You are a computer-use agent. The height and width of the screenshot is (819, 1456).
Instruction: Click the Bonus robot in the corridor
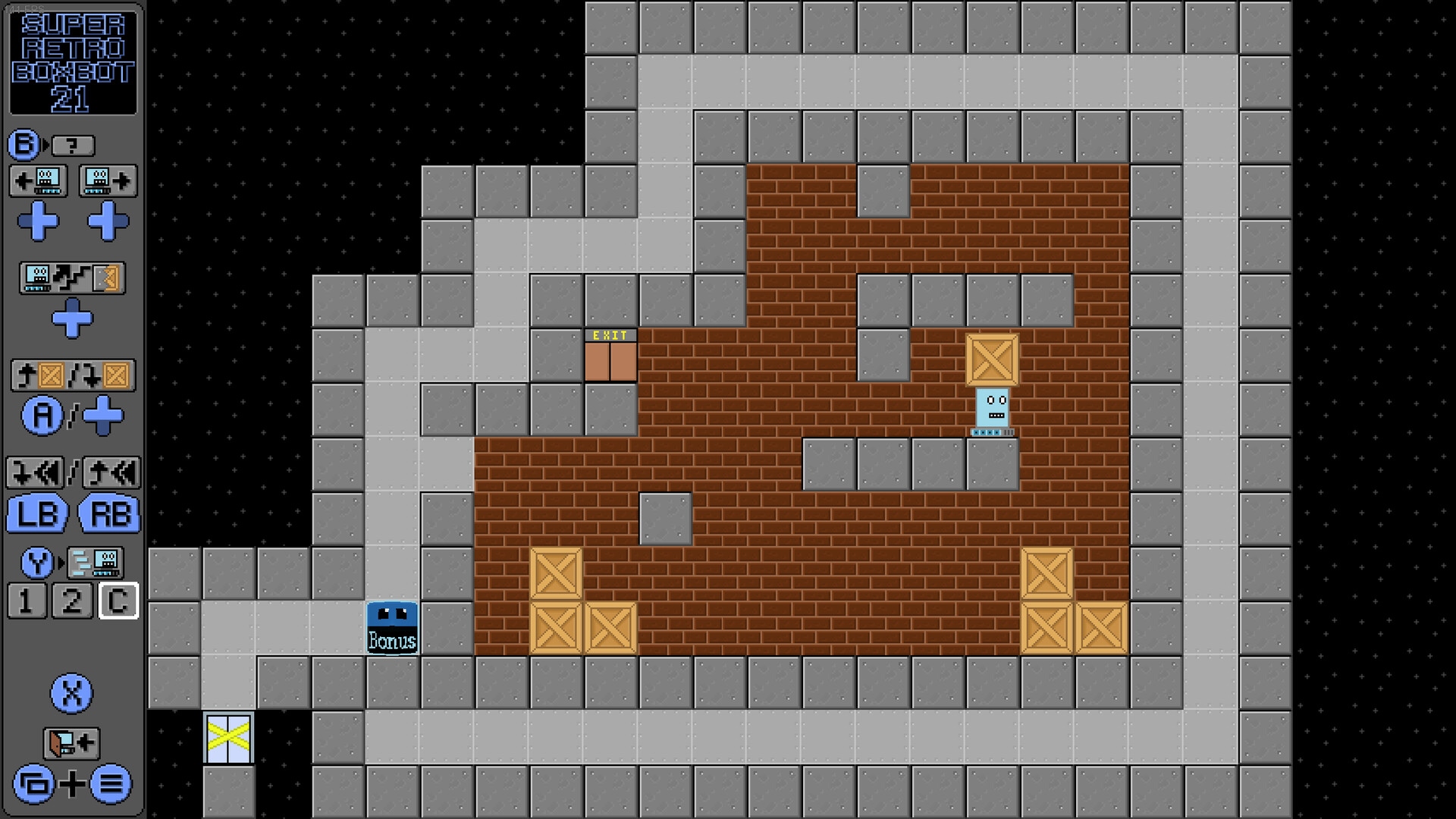click(x=393, y=625)
